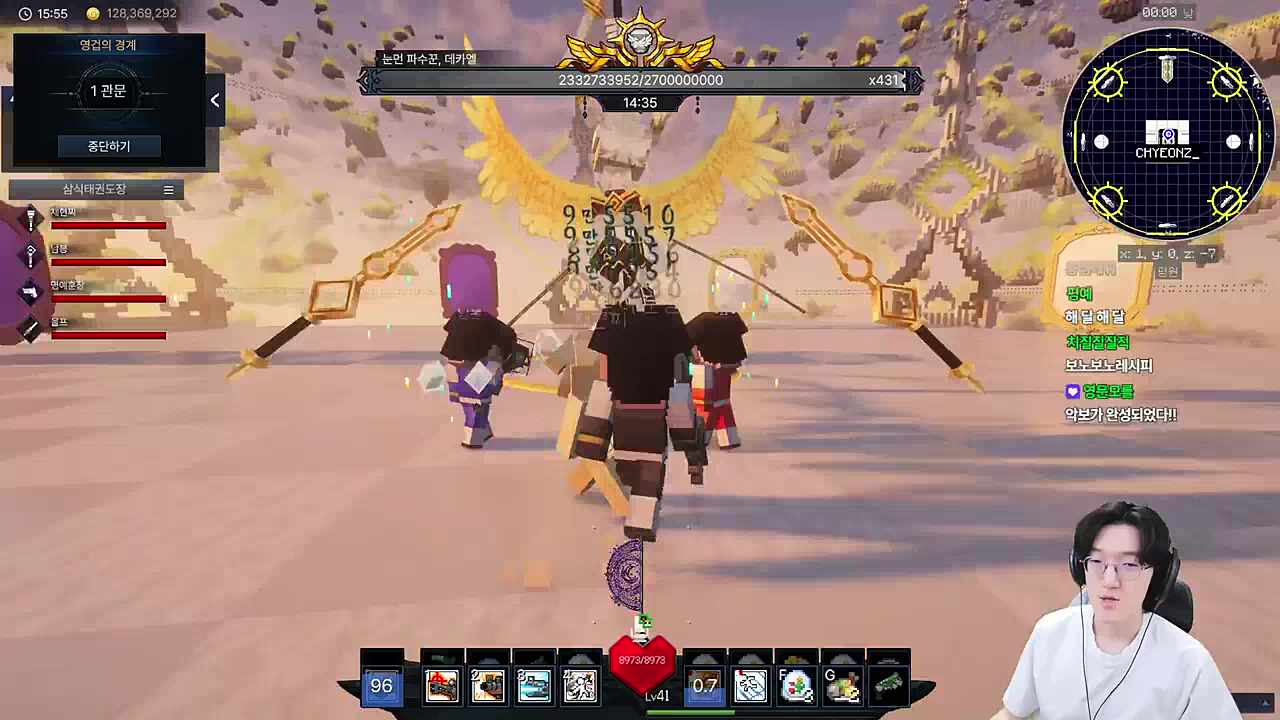This screenshot has height=720, width=1280.
Task: Click the circular minimap
Action: point(1167,134)
